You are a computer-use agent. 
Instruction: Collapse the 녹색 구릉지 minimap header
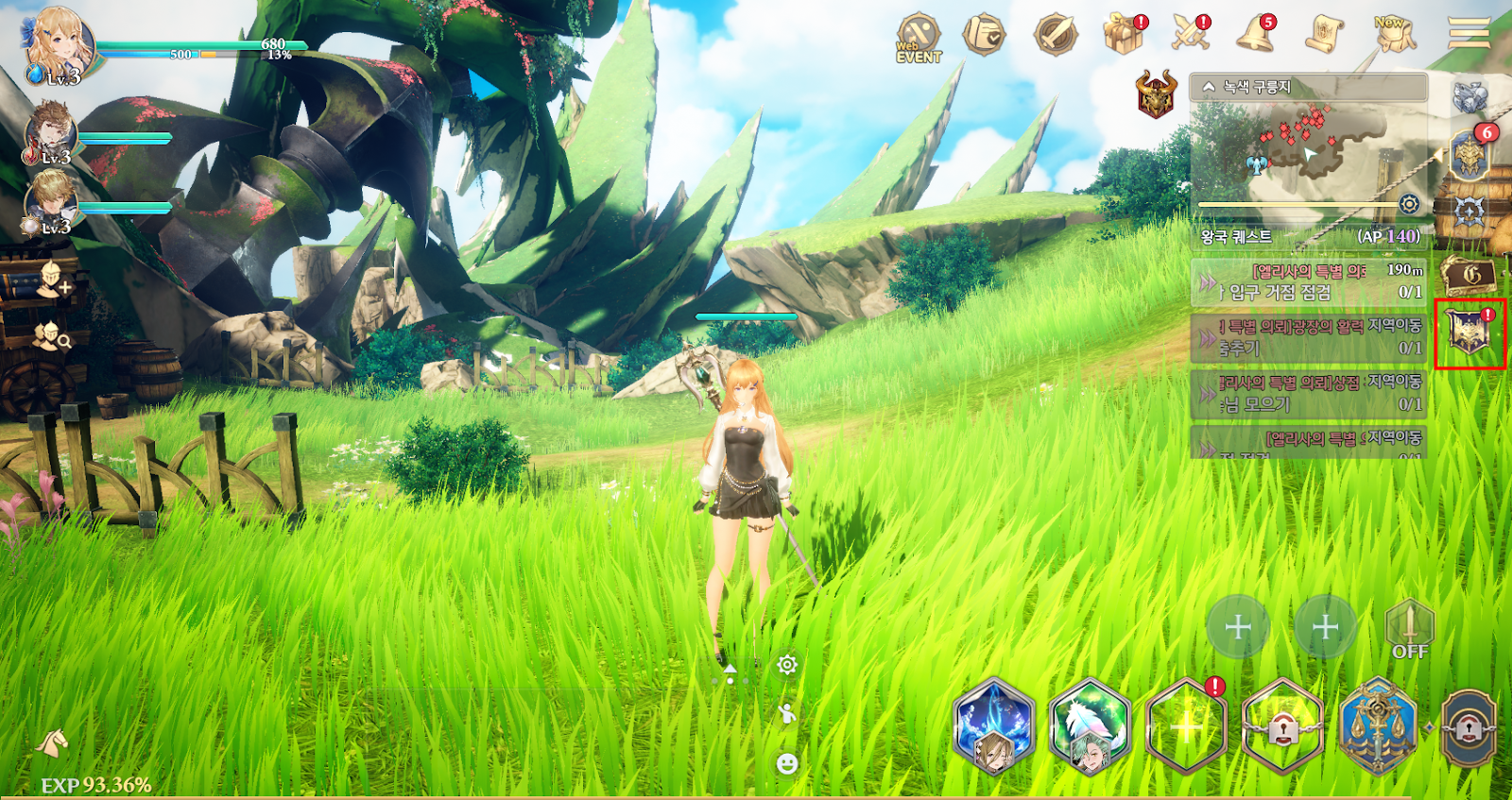[1209, 87]
